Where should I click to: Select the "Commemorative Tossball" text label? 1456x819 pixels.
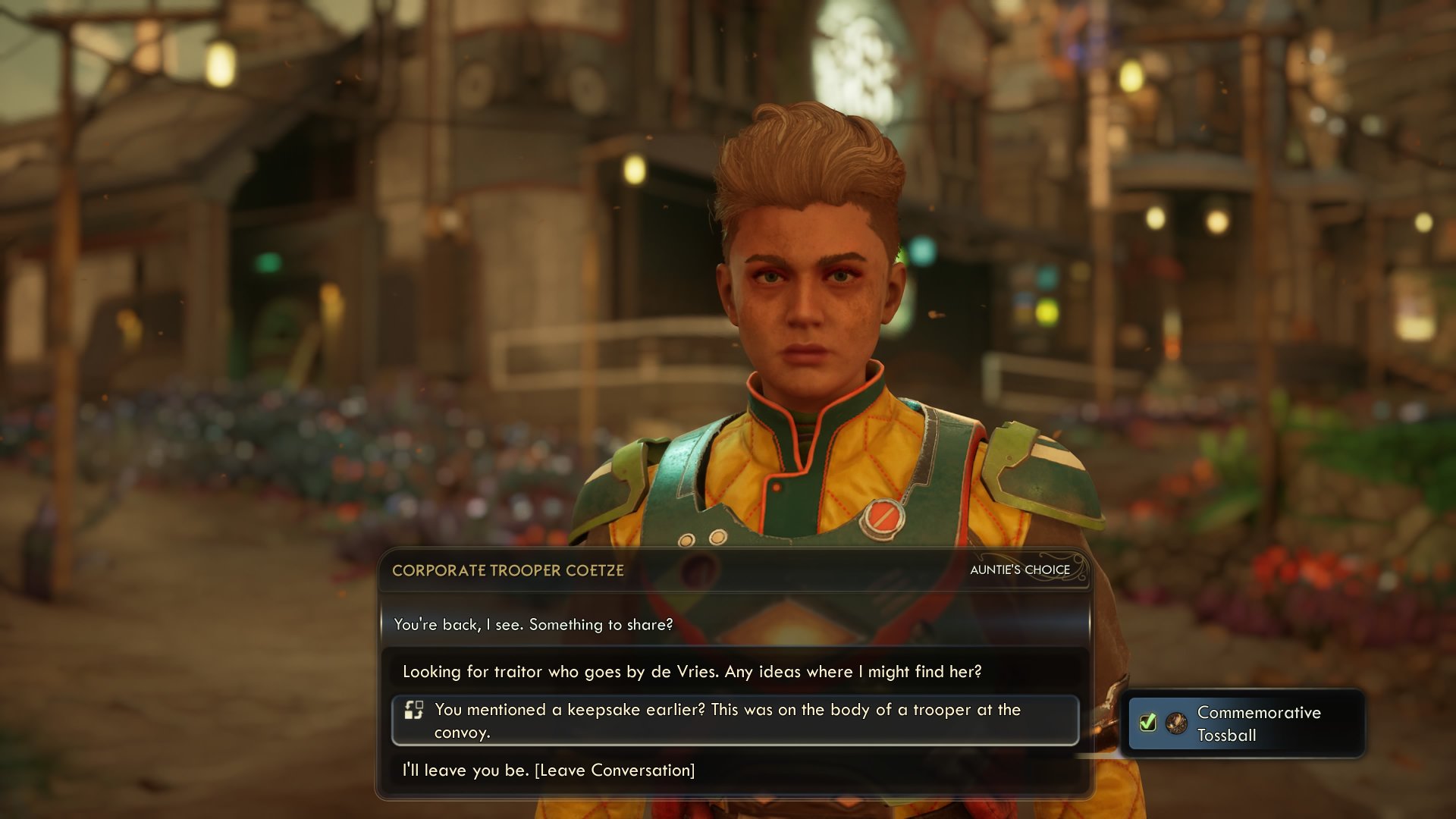[1258, 723]
